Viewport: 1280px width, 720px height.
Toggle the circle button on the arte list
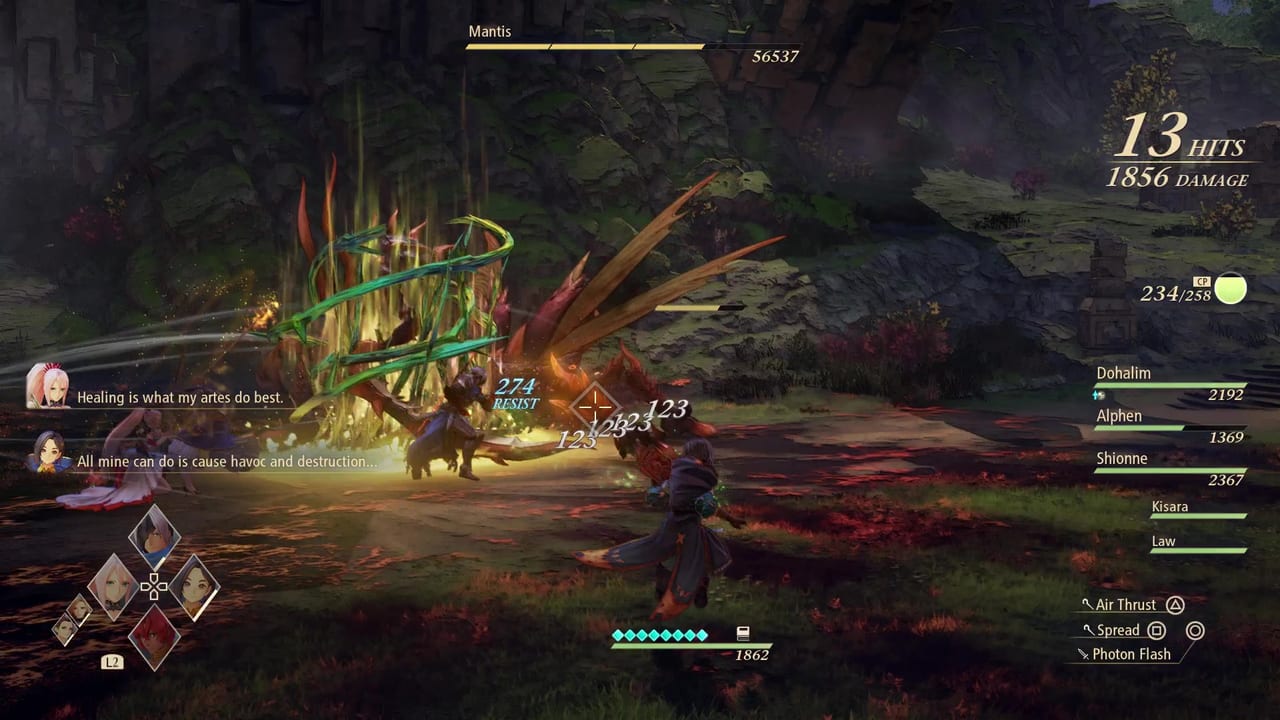click(1196, 631)
